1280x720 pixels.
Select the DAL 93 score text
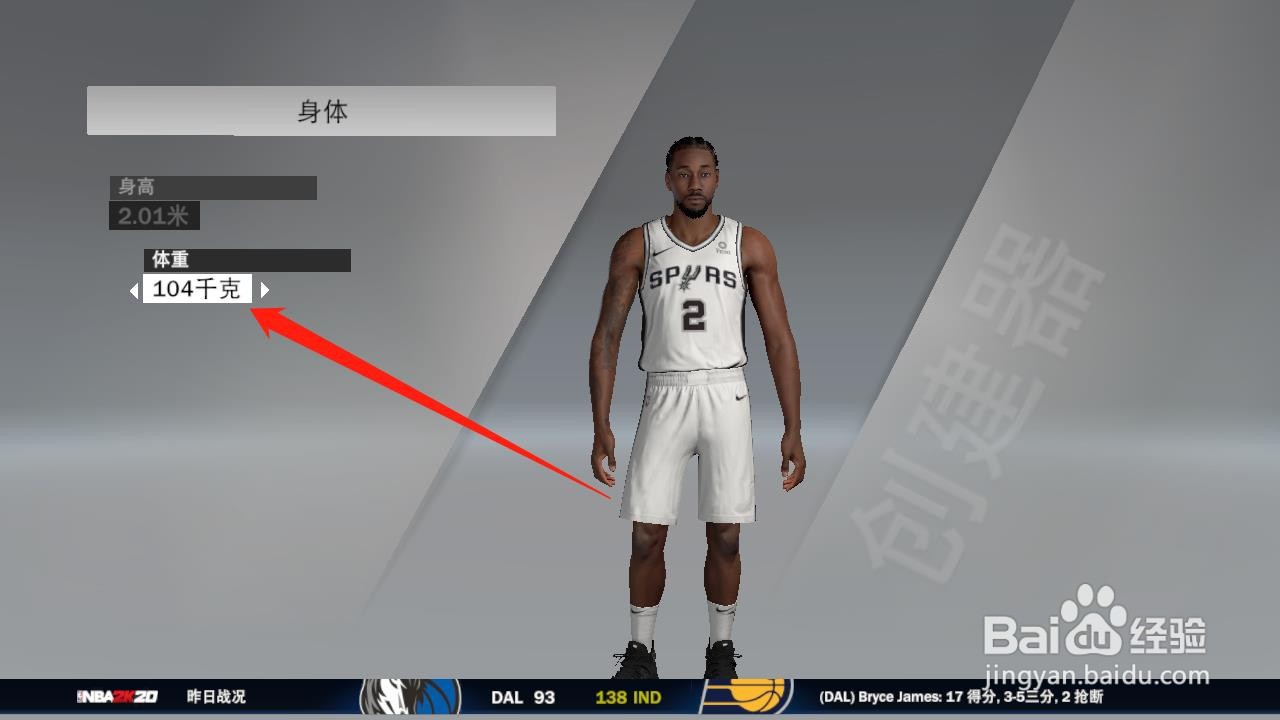pyautogui.click(x=522, y=697)
